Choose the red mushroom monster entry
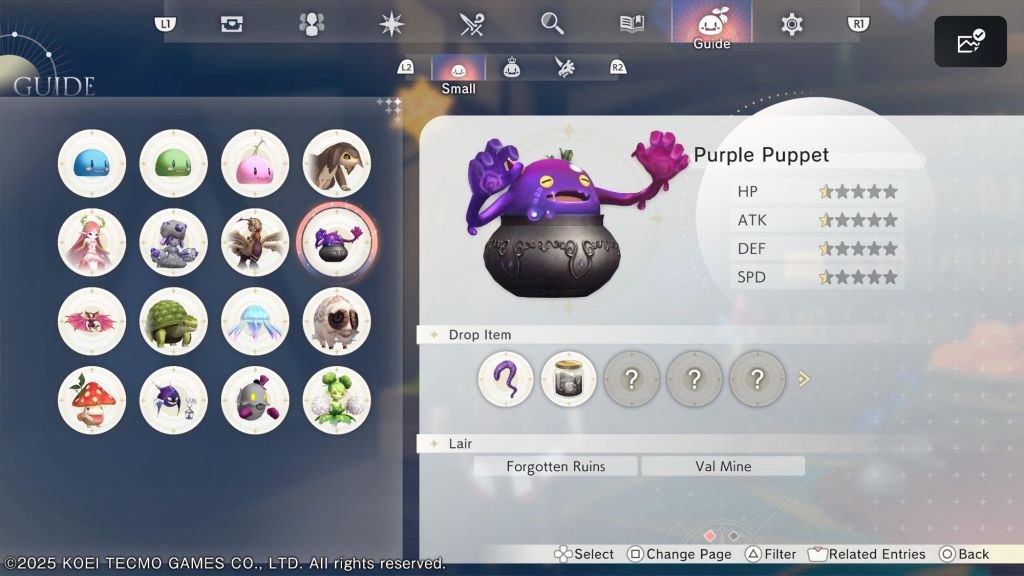1024x576 pixels. tap(92, 400)
